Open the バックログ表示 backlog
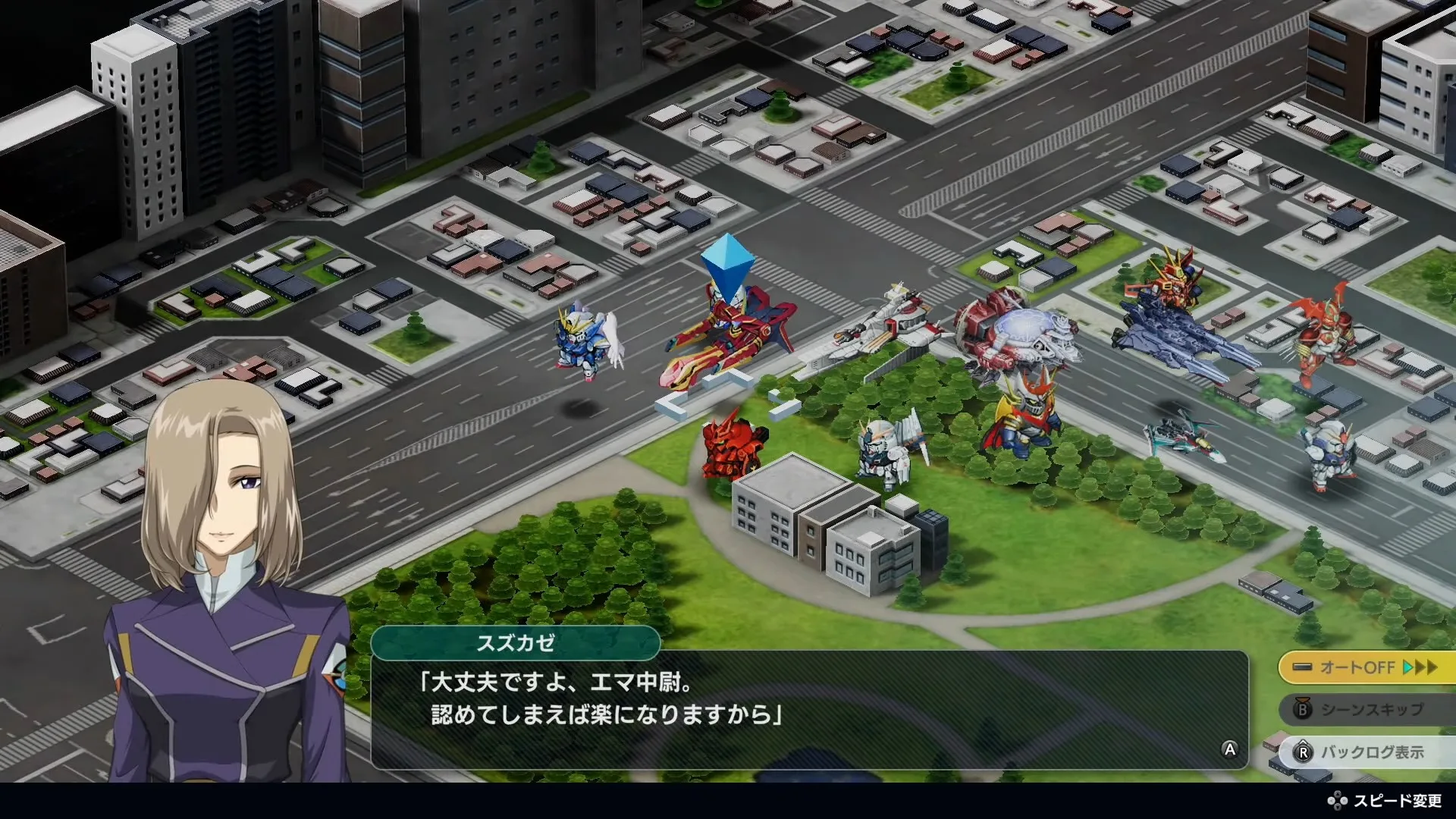This screenshot has height=819, width=1456. (x=1367, y=752)
